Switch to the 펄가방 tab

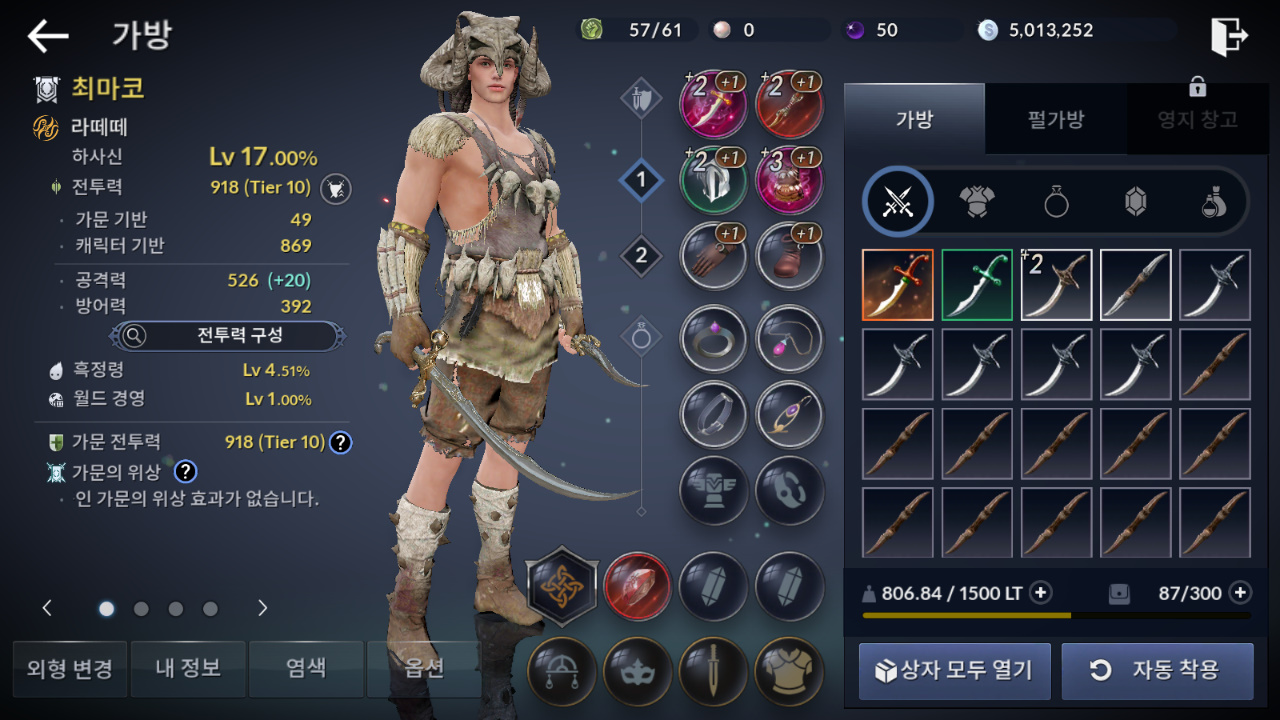[x=1055, y=120]
